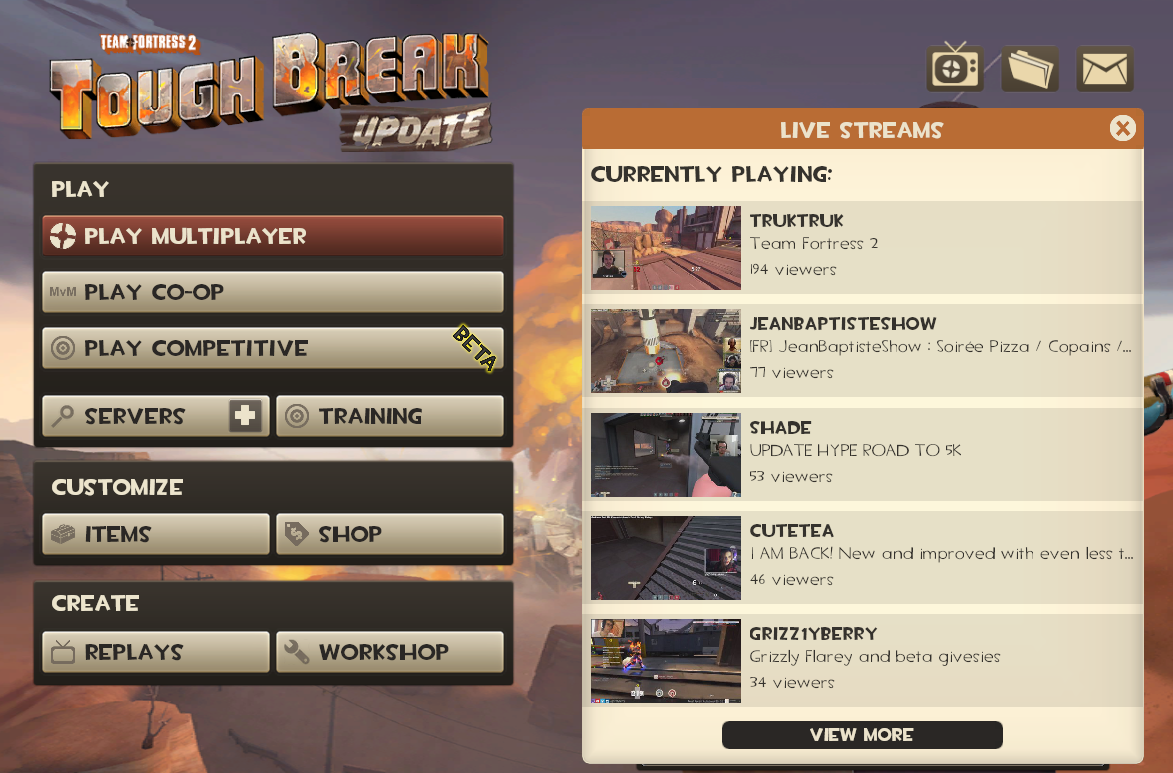This screenshot has height=773, width=1173.
Task: Click Play Multiplayer button
Action: pyautogui.click(x=272, y=236)
